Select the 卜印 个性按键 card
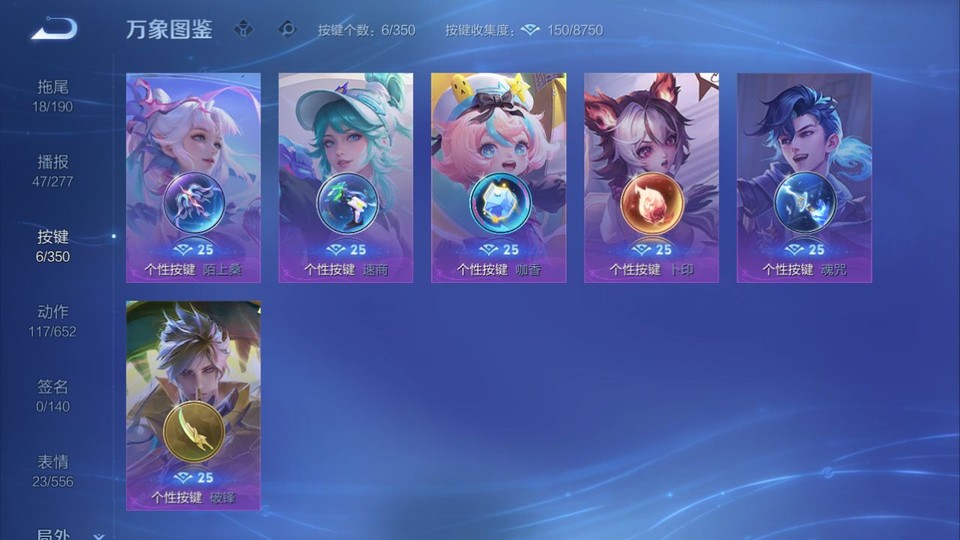960x540 pixels. 651,177
